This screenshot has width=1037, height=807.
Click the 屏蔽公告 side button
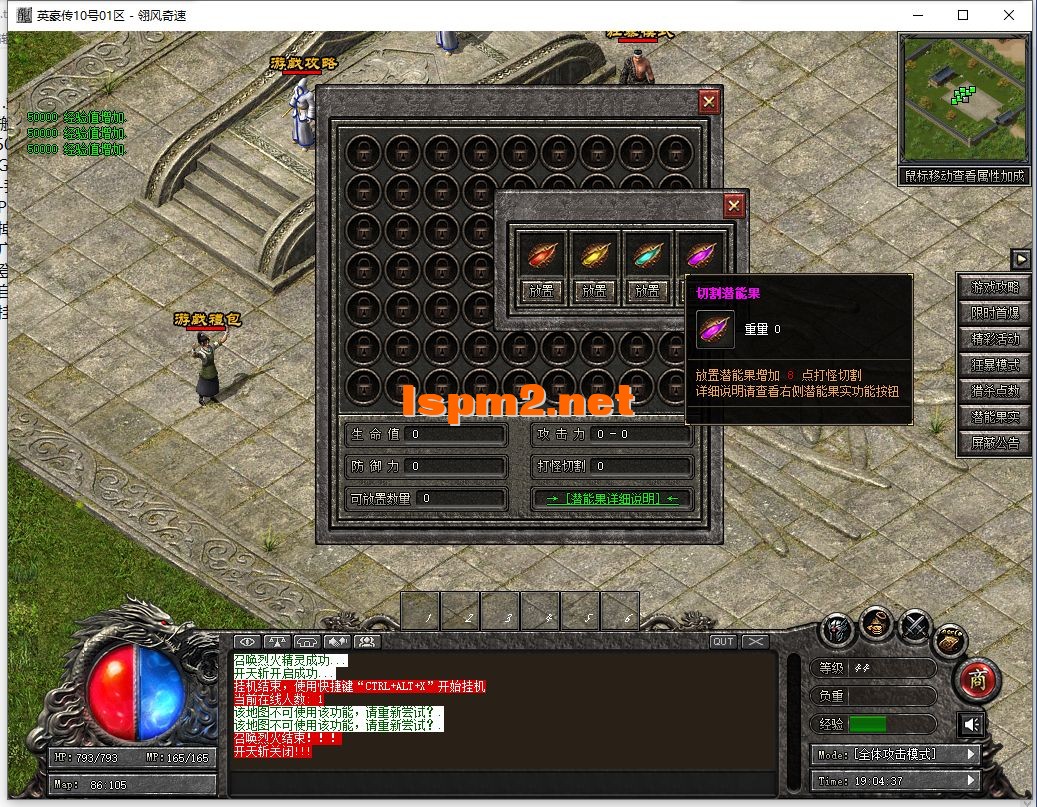(995, 443)
